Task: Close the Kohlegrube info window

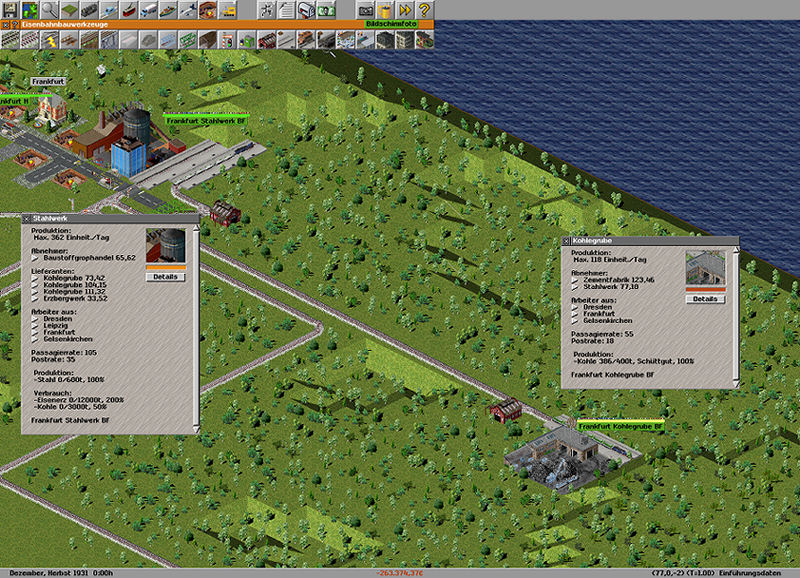Action: 566,241
